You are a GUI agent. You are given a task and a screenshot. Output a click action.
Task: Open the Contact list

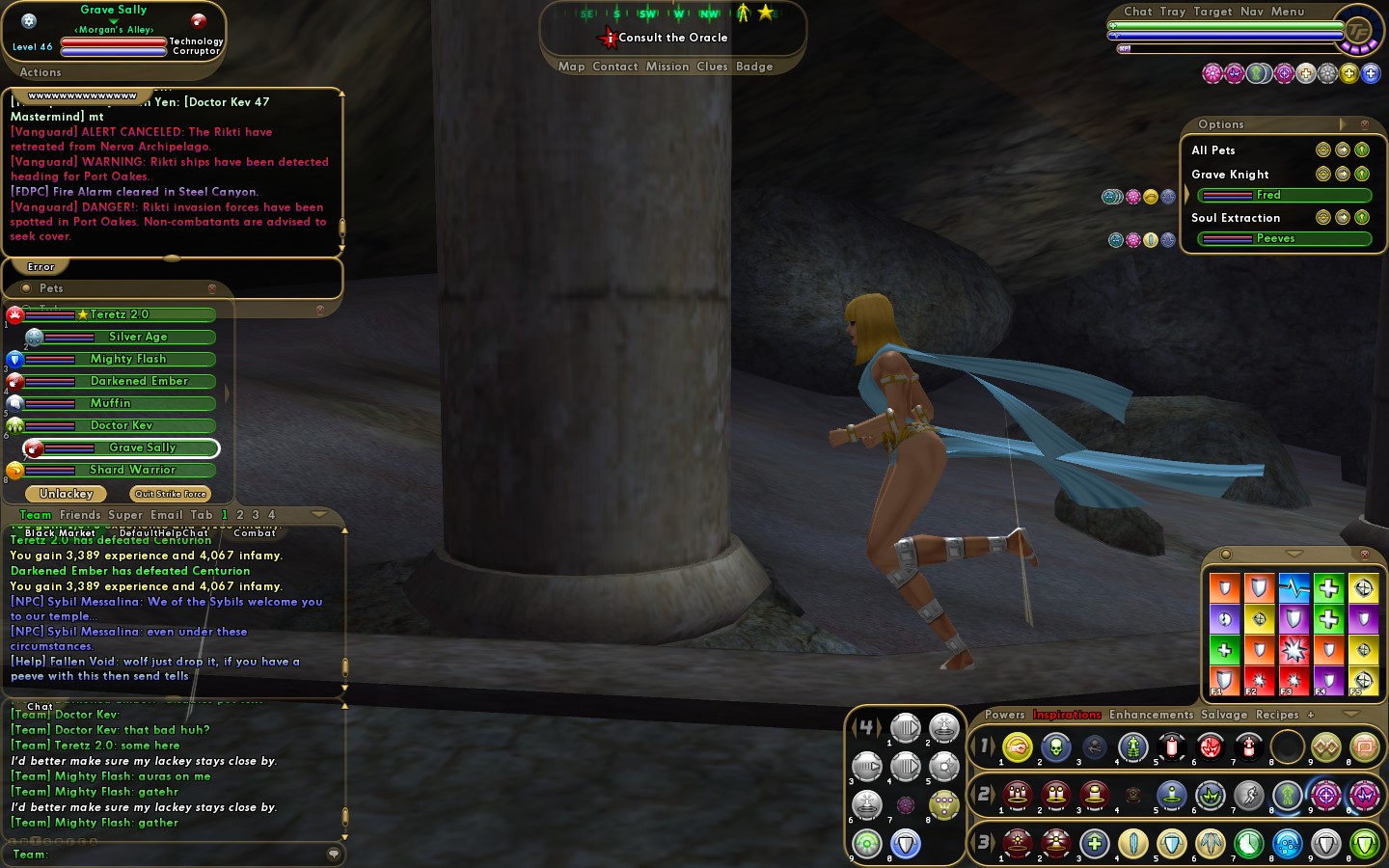coord(615,67)
